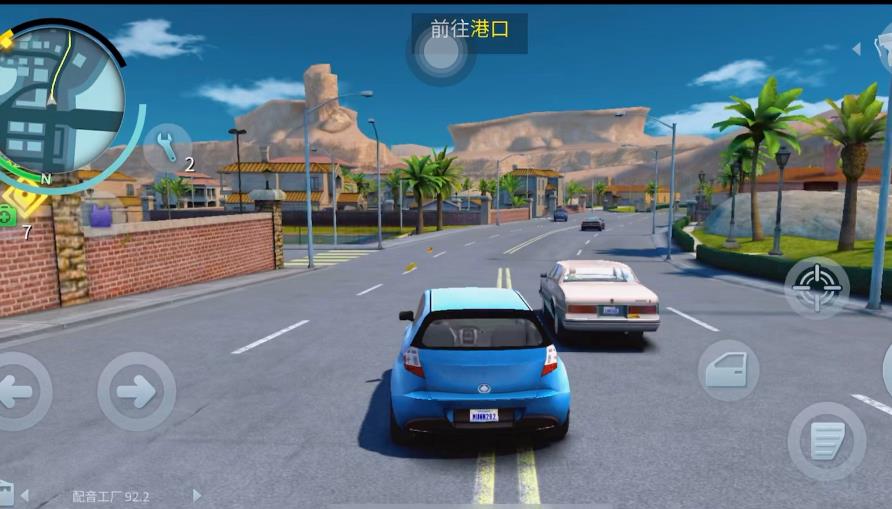This screenshot has width=892, height=509.
Task: Steer left with the left arrow button
Action: [17, 391]
